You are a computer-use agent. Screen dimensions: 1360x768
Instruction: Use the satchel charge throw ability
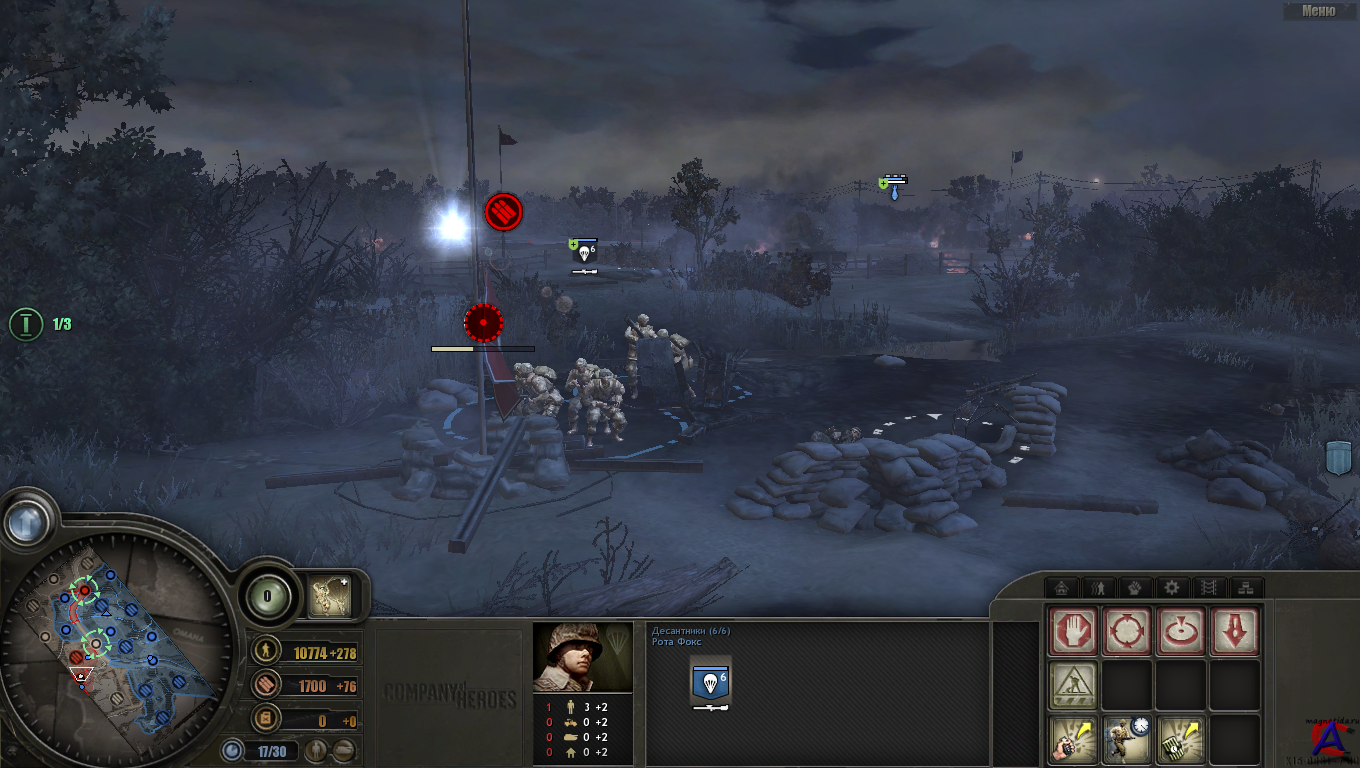tap(1181, 739)
